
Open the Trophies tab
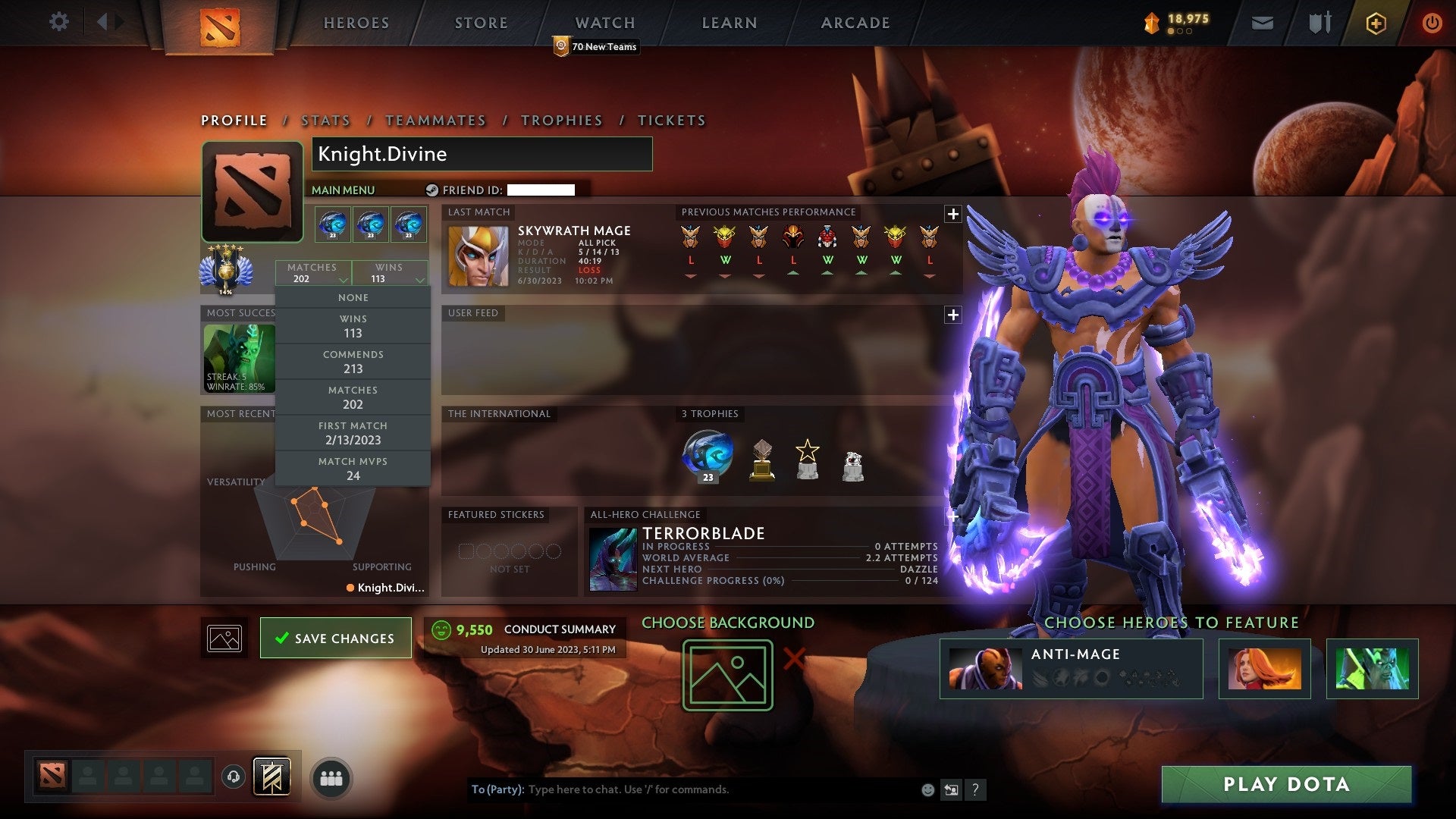[561, 120]
